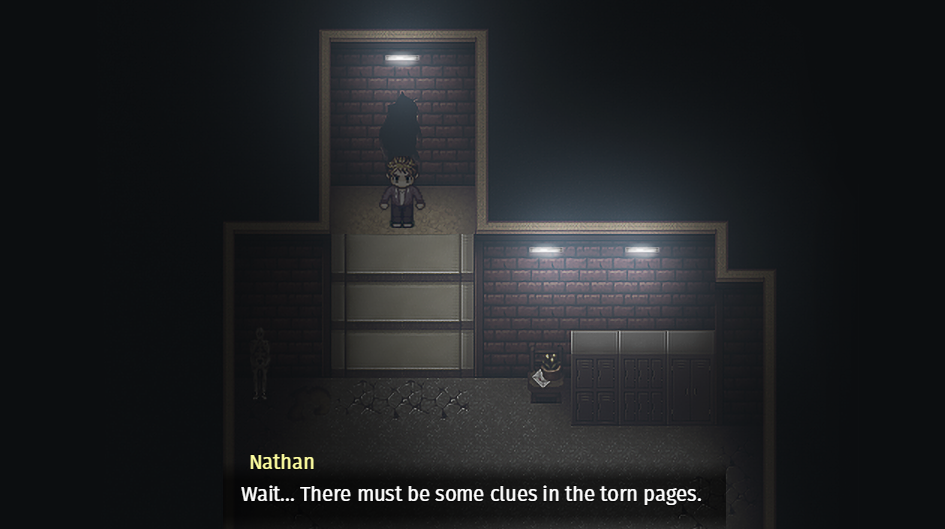The width and height of the screenshot is (945, 529).
Task: Advance Nathan's dialogue message box
Action: tap(472, 494)
